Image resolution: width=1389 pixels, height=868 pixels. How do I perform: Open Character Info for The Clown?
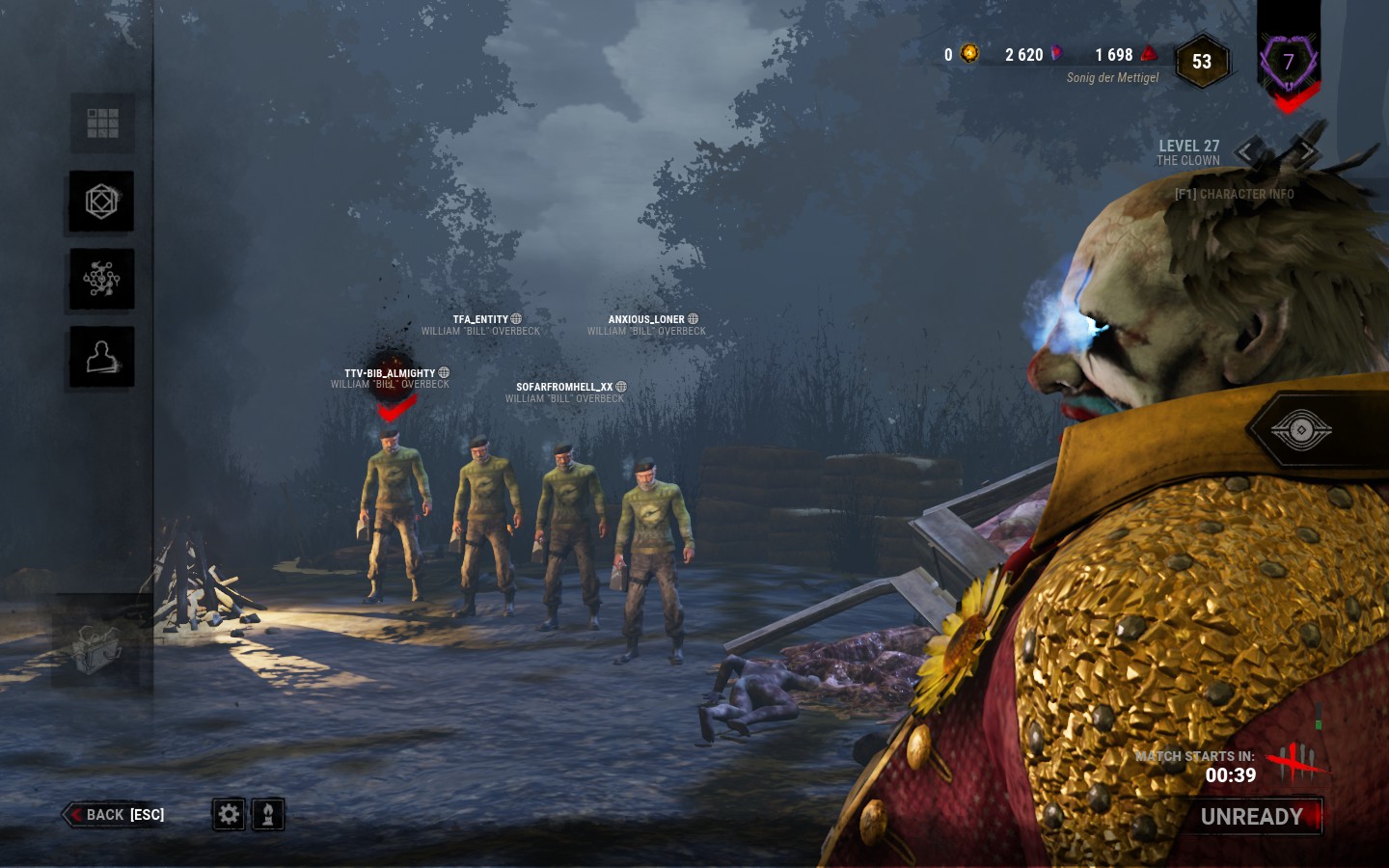[x=1235, y=194]
